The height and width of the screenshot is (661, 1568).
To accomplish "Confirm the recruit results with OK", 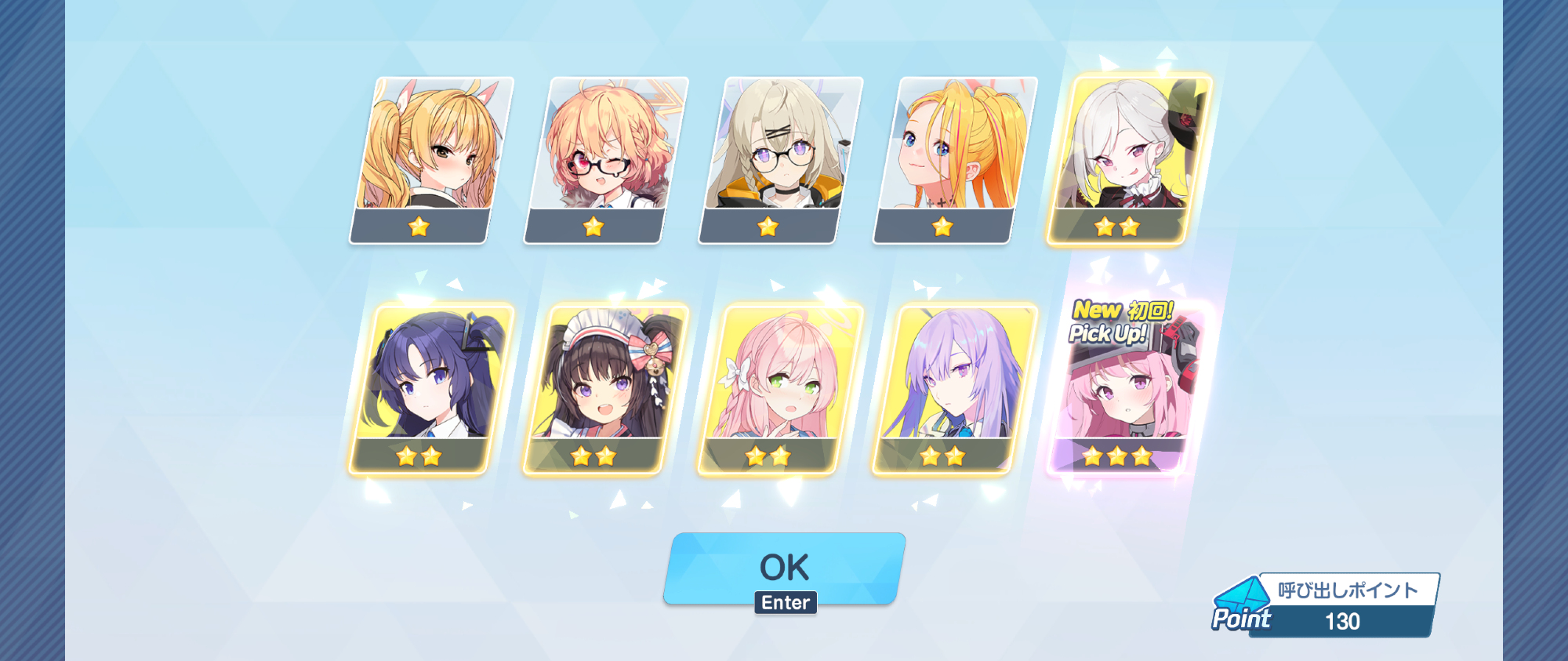I will tap(784, 567).
